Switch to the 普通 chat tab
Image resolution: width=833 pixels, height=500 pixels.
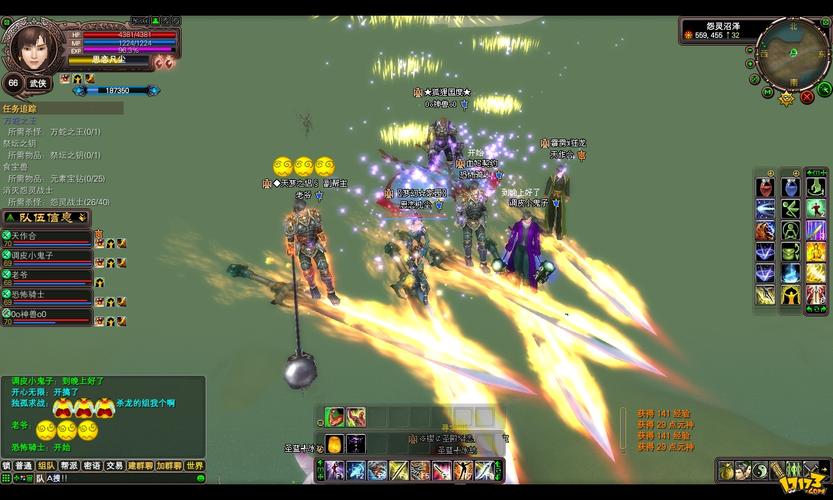(x=23, y=466)
